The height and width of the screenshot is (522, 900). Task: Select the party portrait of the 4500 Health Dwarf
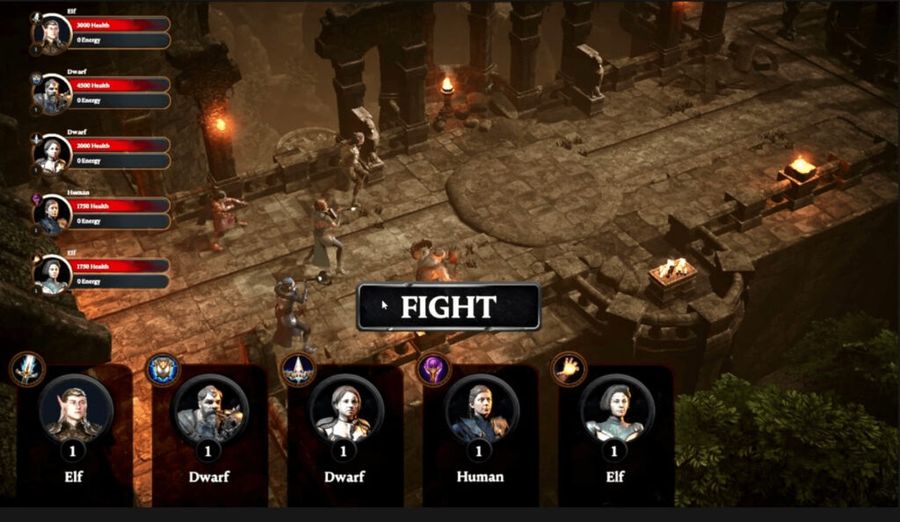point(52,94)
